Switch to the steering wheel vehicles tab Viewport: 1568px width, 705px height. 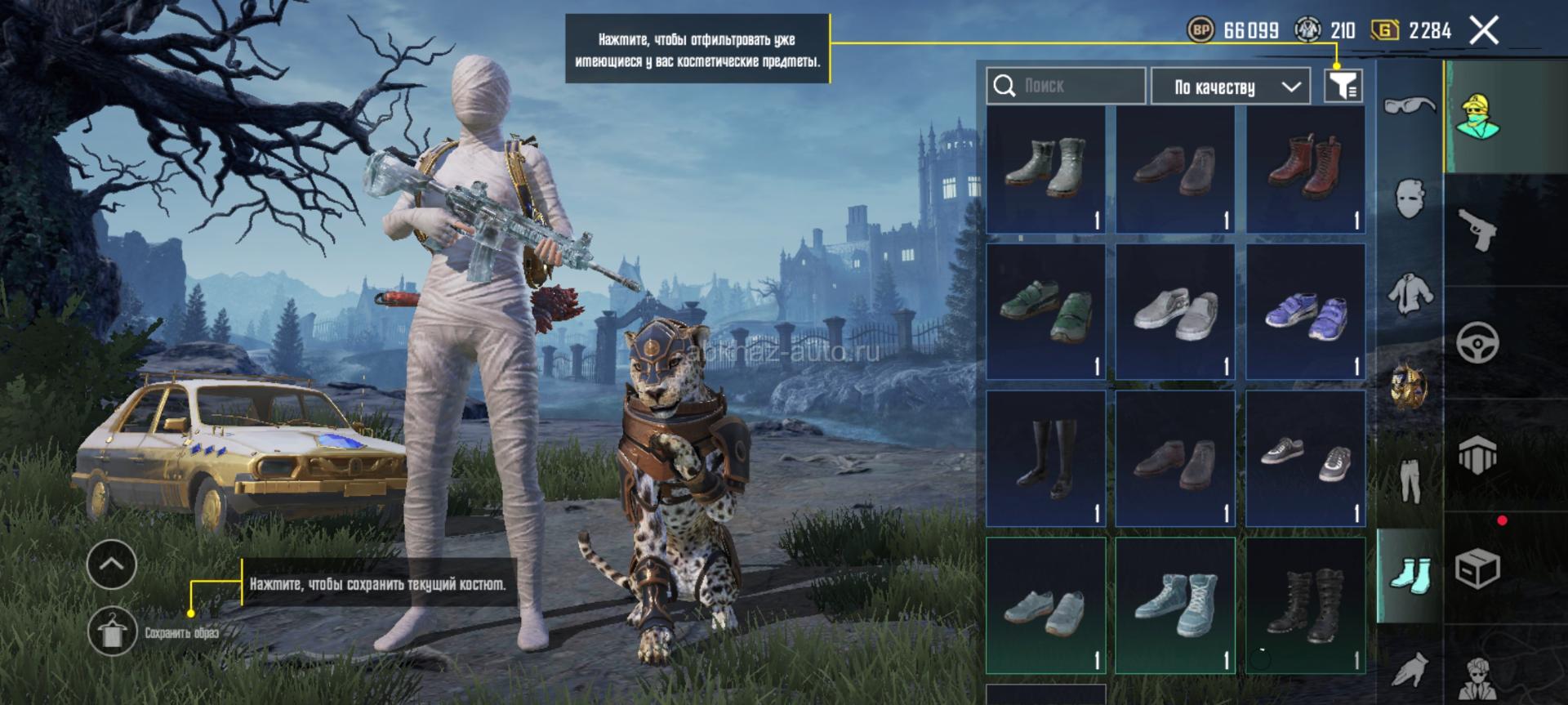(1478, 342)
